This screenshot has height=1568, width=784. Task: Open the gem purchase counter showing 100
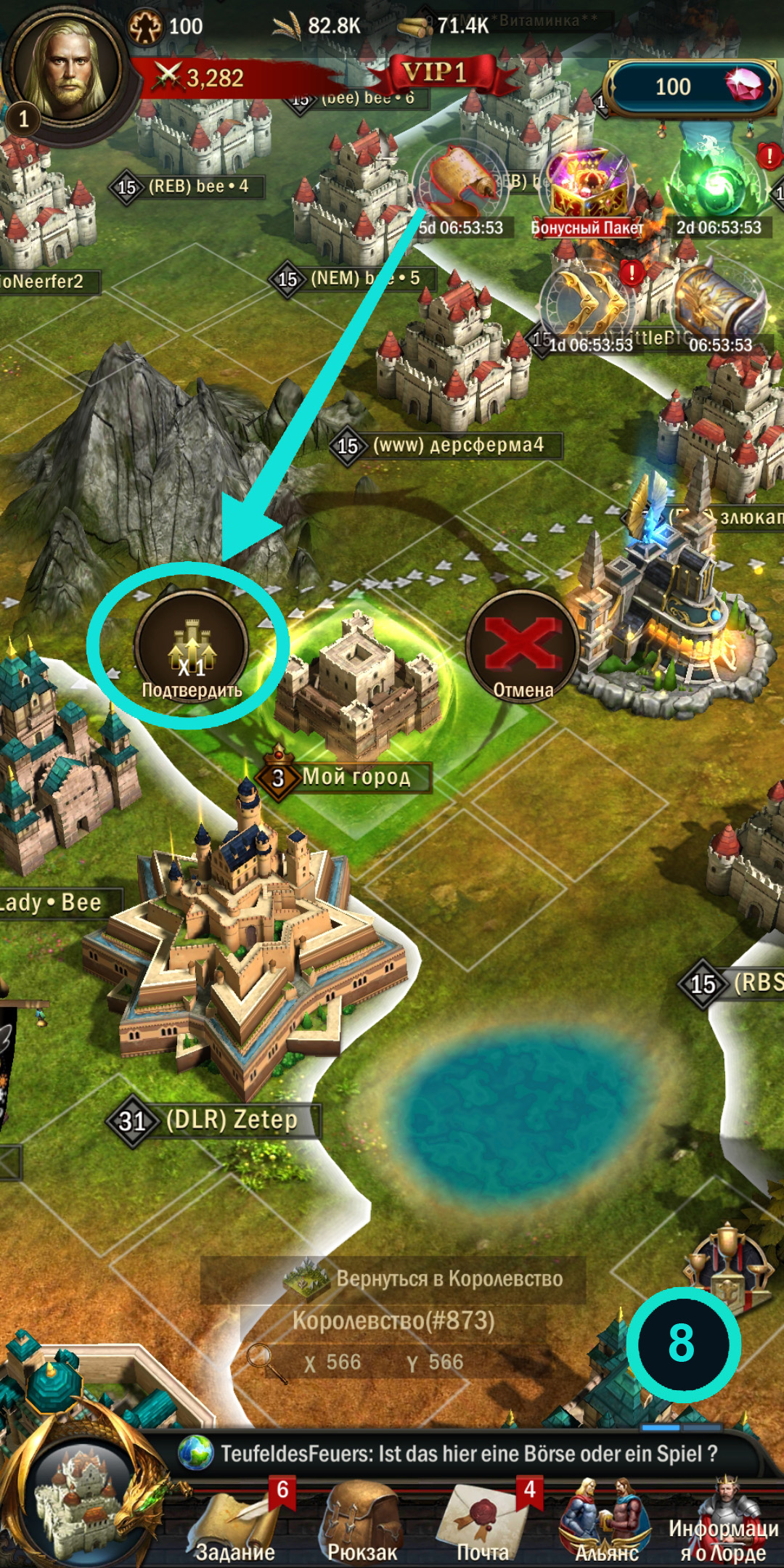[690, 87]
